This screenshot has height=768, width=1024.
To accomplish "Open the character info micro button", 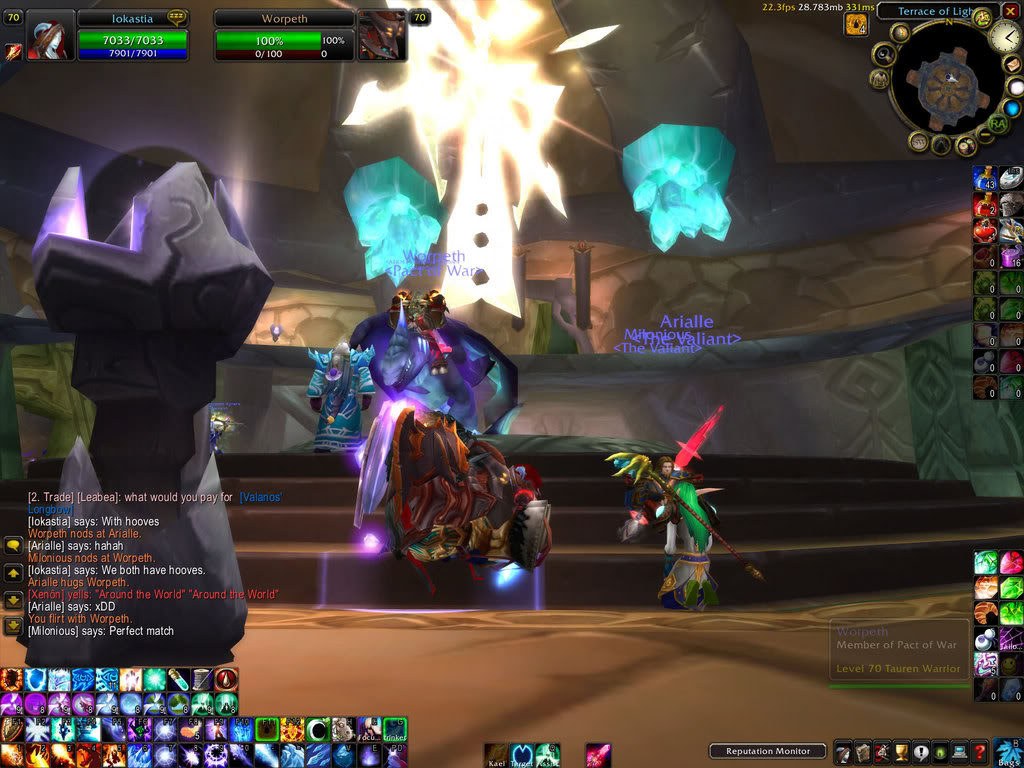I will pos(842,752).
